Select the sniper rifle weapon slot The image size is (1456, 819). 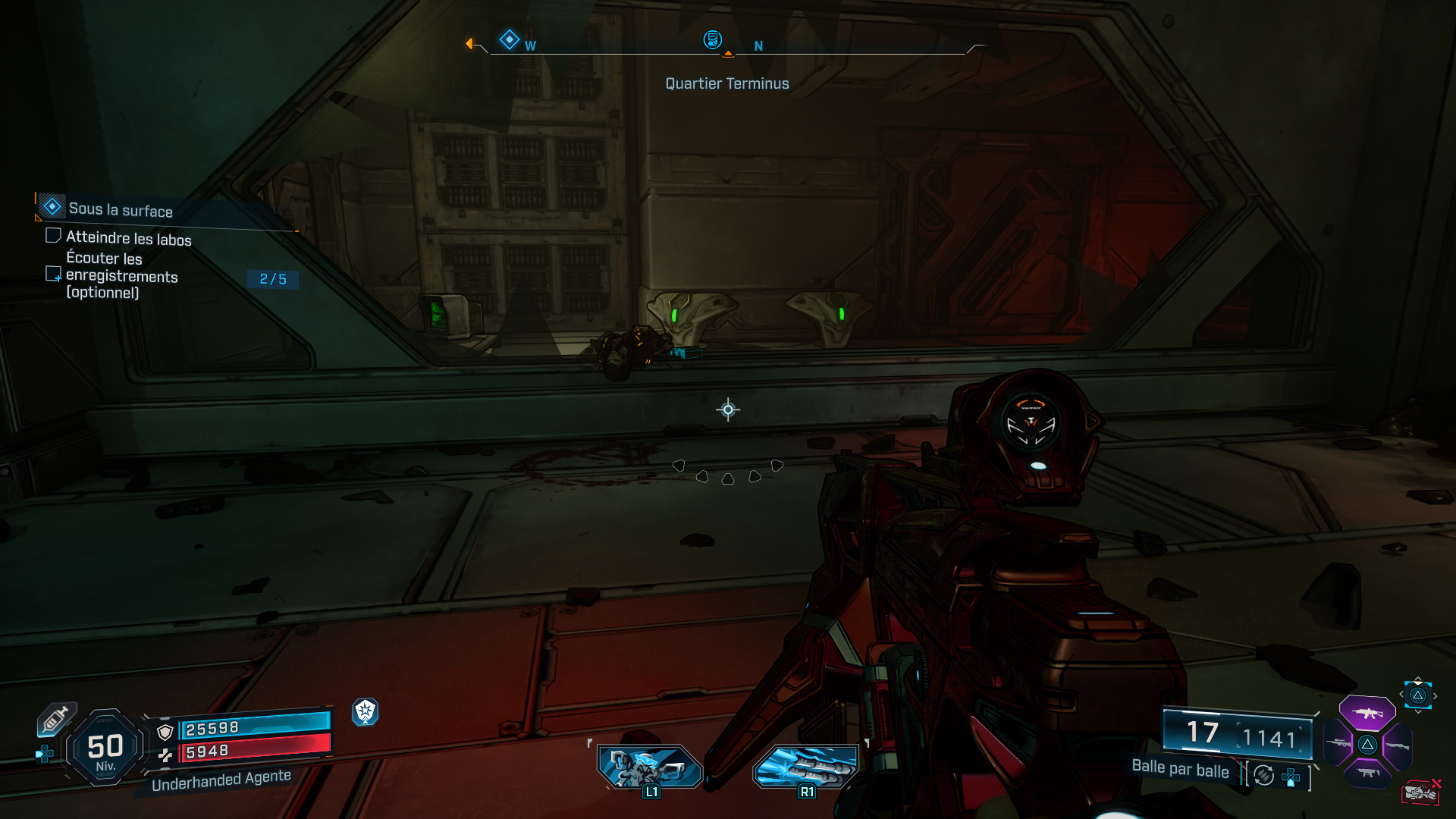(x=1338, y=743)
